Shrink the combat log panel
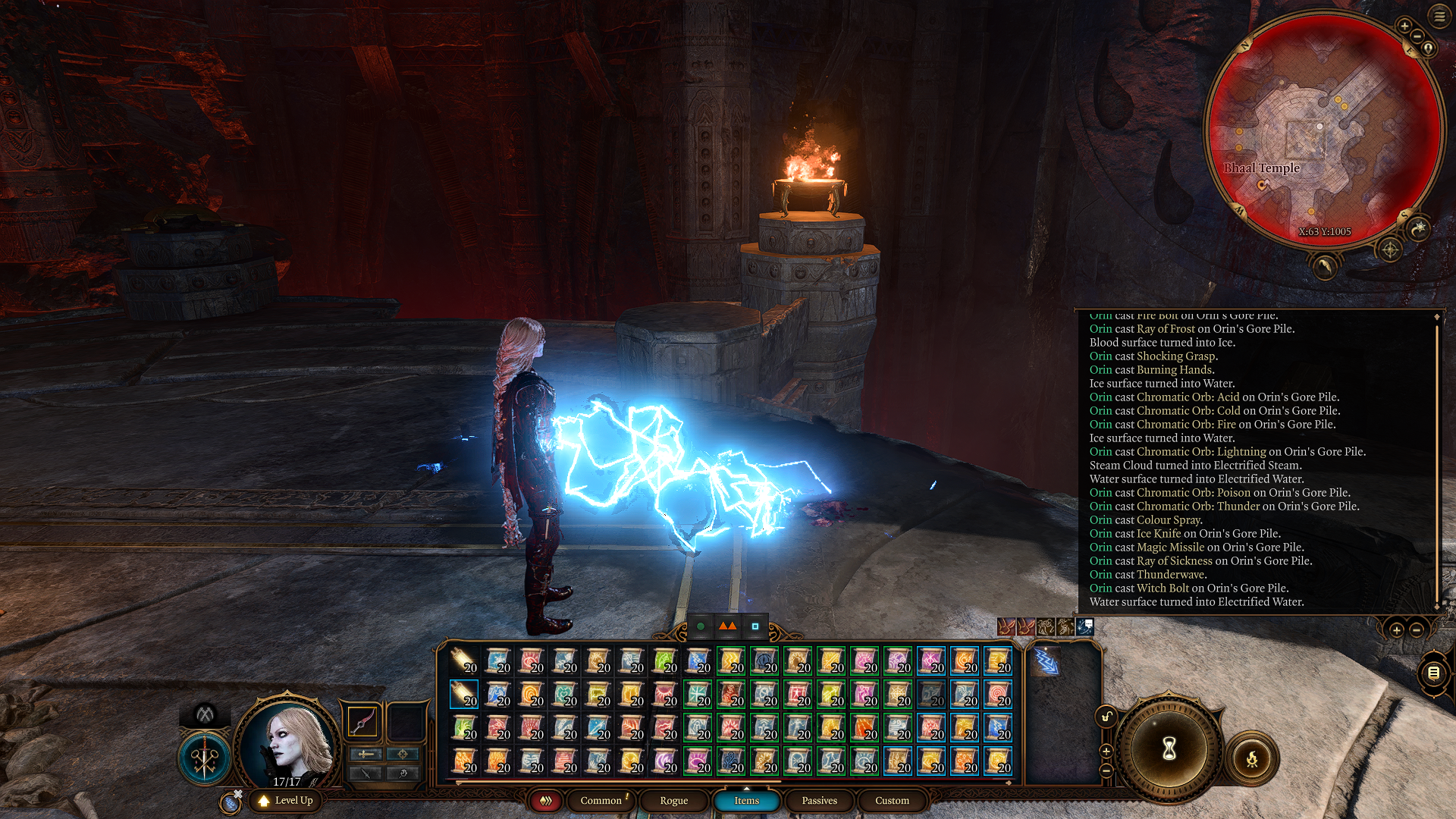This screenshot has width=1456, height=819. (x=1417, y=630)
